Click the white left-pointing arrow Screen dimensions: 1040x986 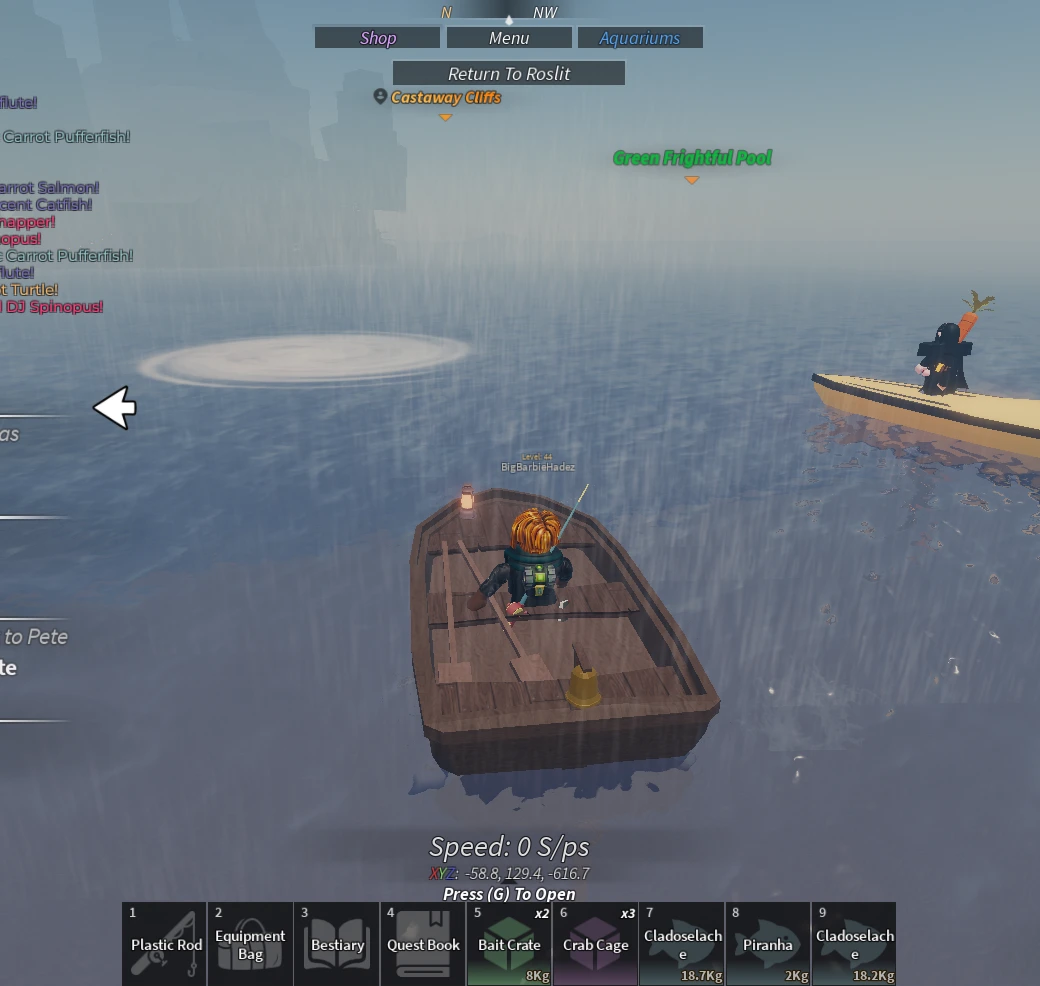point(115,407)
